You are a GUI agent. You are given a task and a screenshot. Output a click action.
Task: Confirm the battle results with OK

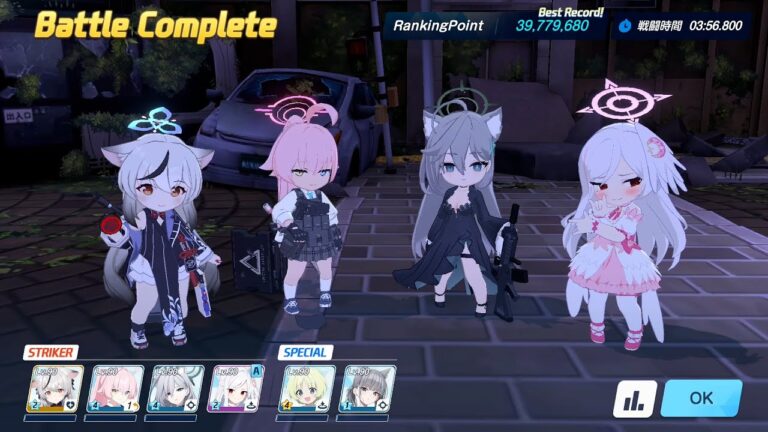700,397
